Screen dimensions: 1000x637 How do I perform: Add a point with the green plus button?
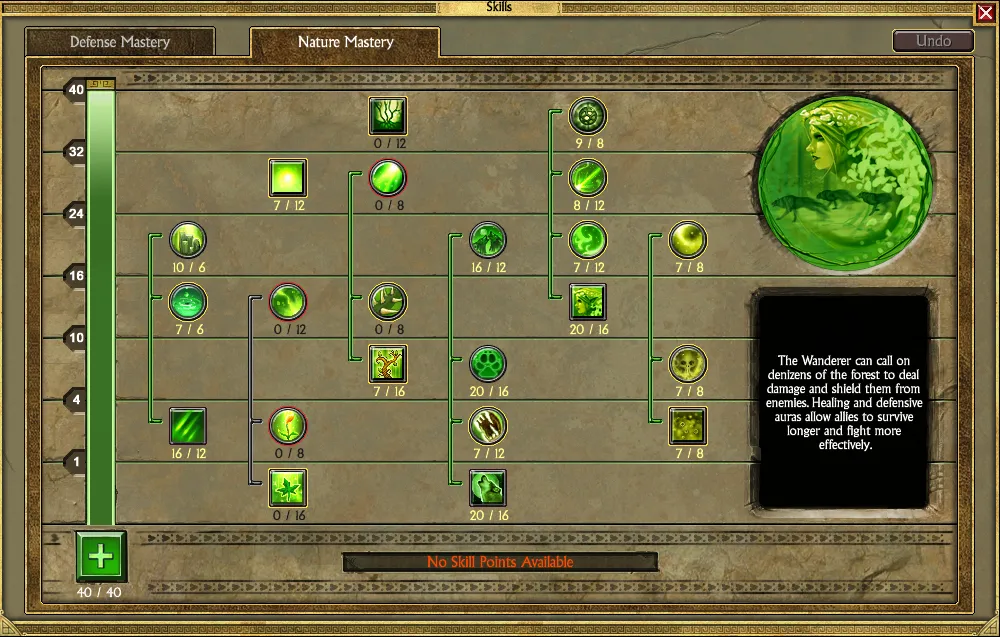click(x=101, y=557)
